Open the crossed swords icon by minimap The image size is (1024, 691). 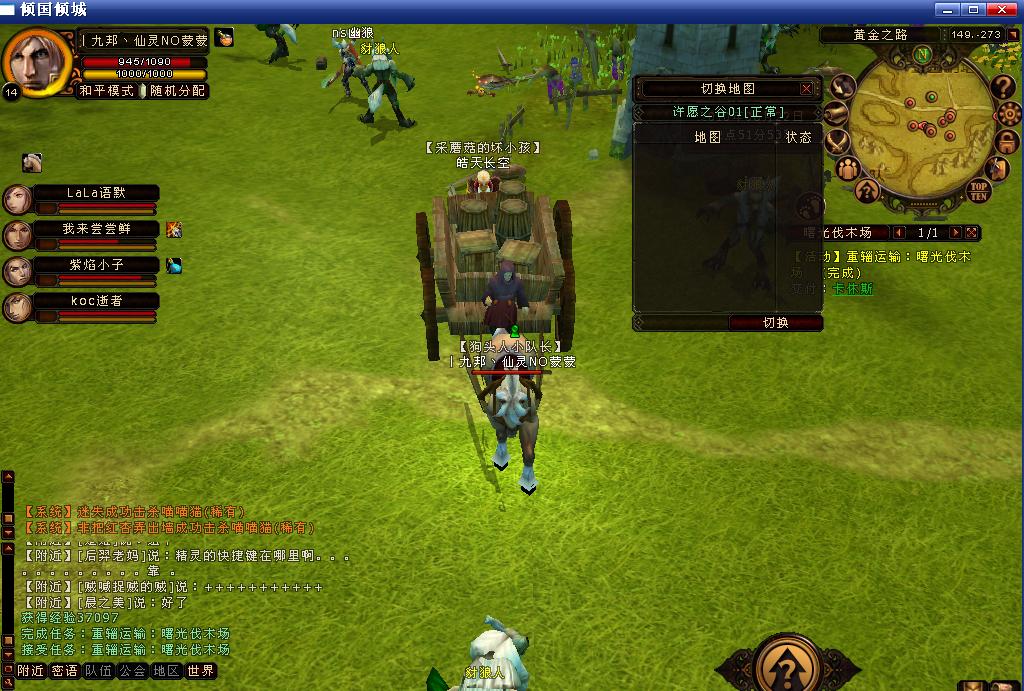837,142
